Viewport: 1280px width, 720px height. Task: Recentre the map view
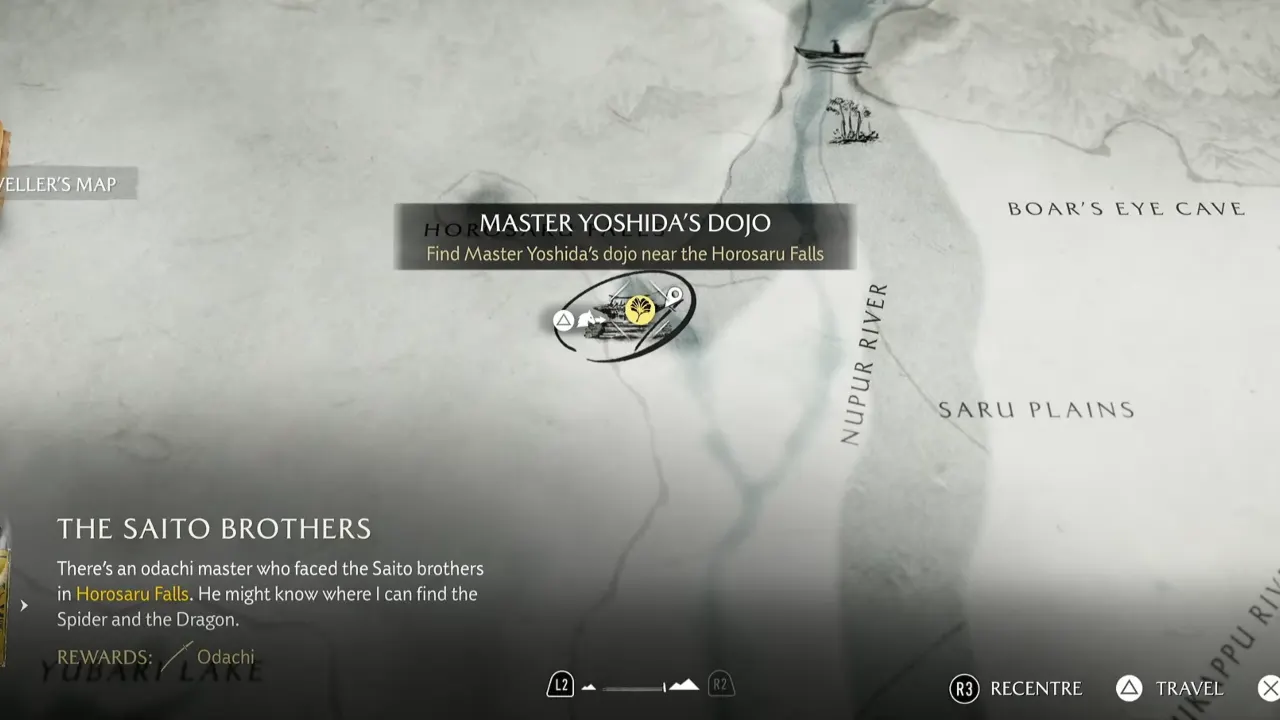(x=1018, y=688)
